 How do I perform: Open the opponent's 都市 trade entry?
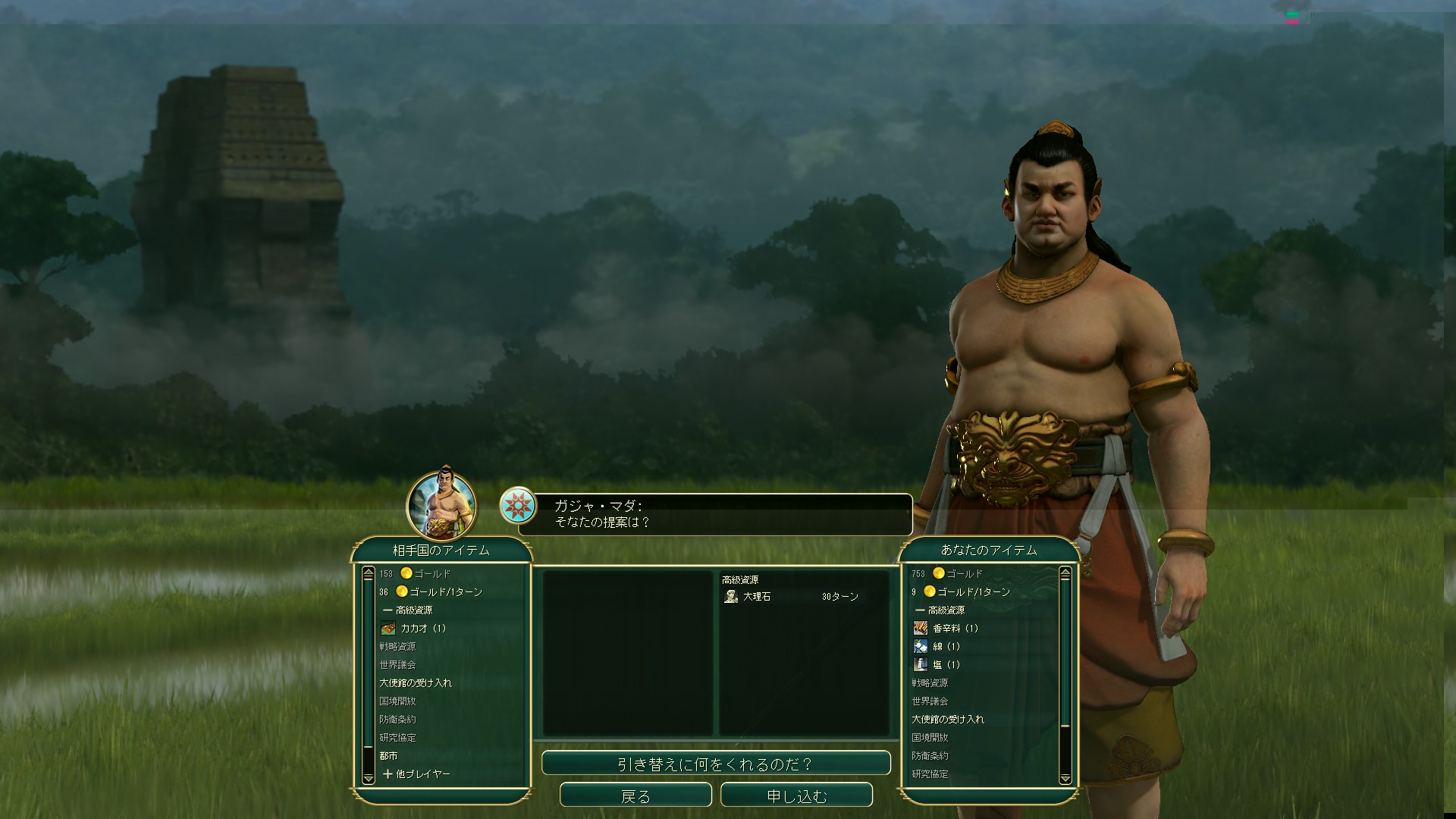(388, 756)
